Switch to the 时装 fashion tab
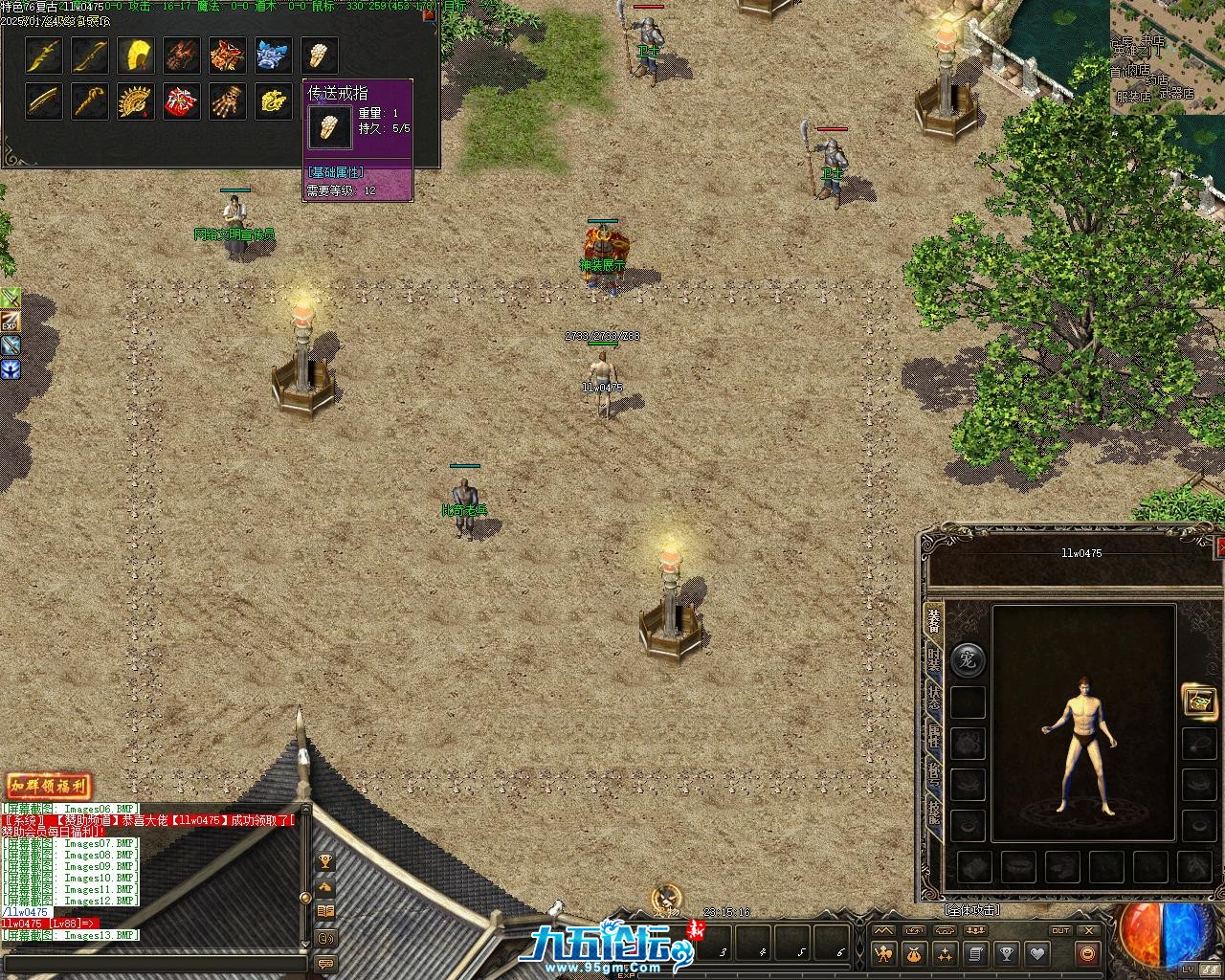1225x980 pixels. click(933, 659)
